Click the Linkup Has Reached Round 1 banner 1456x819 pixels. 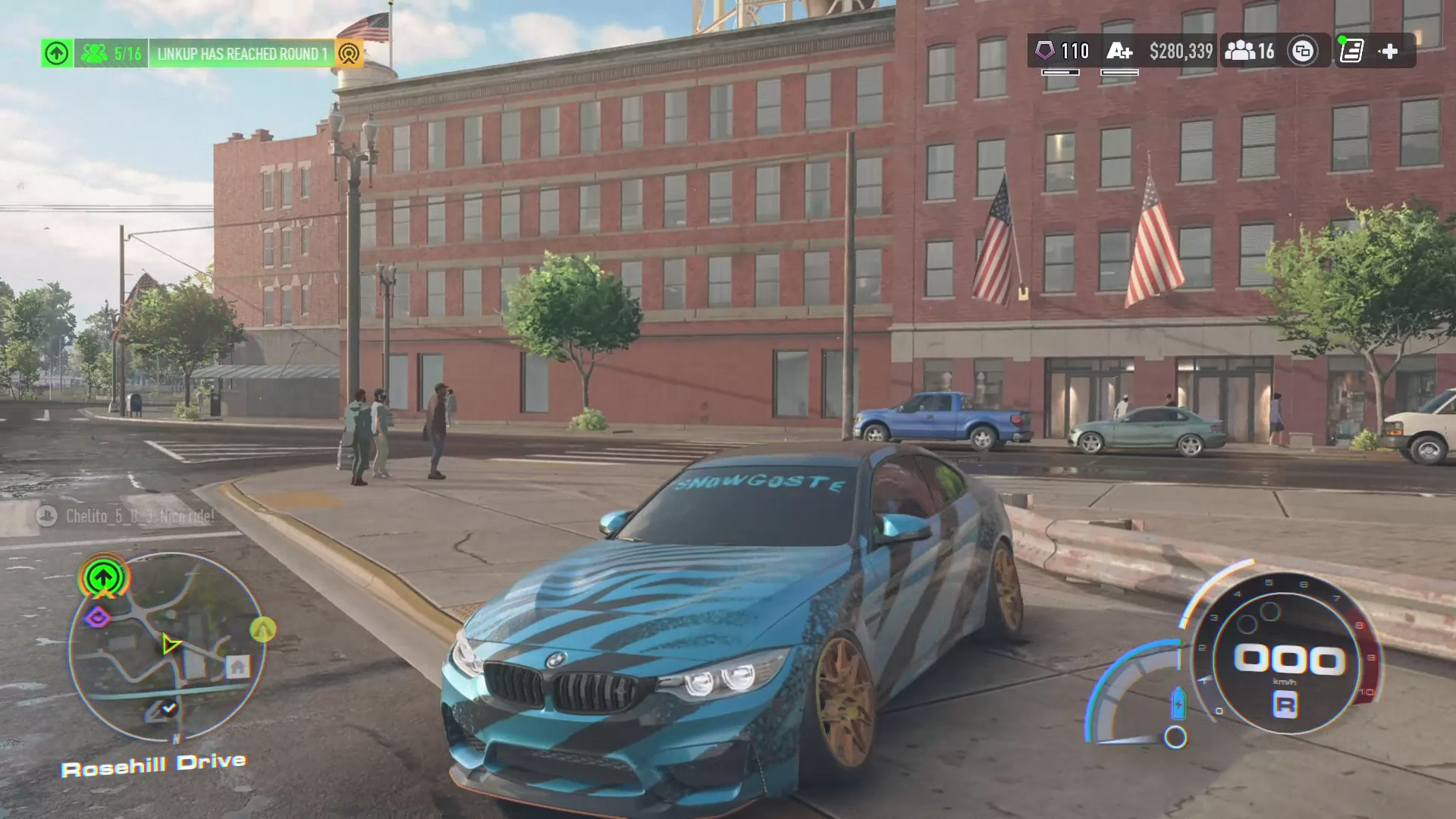click(x=242, y=54)
